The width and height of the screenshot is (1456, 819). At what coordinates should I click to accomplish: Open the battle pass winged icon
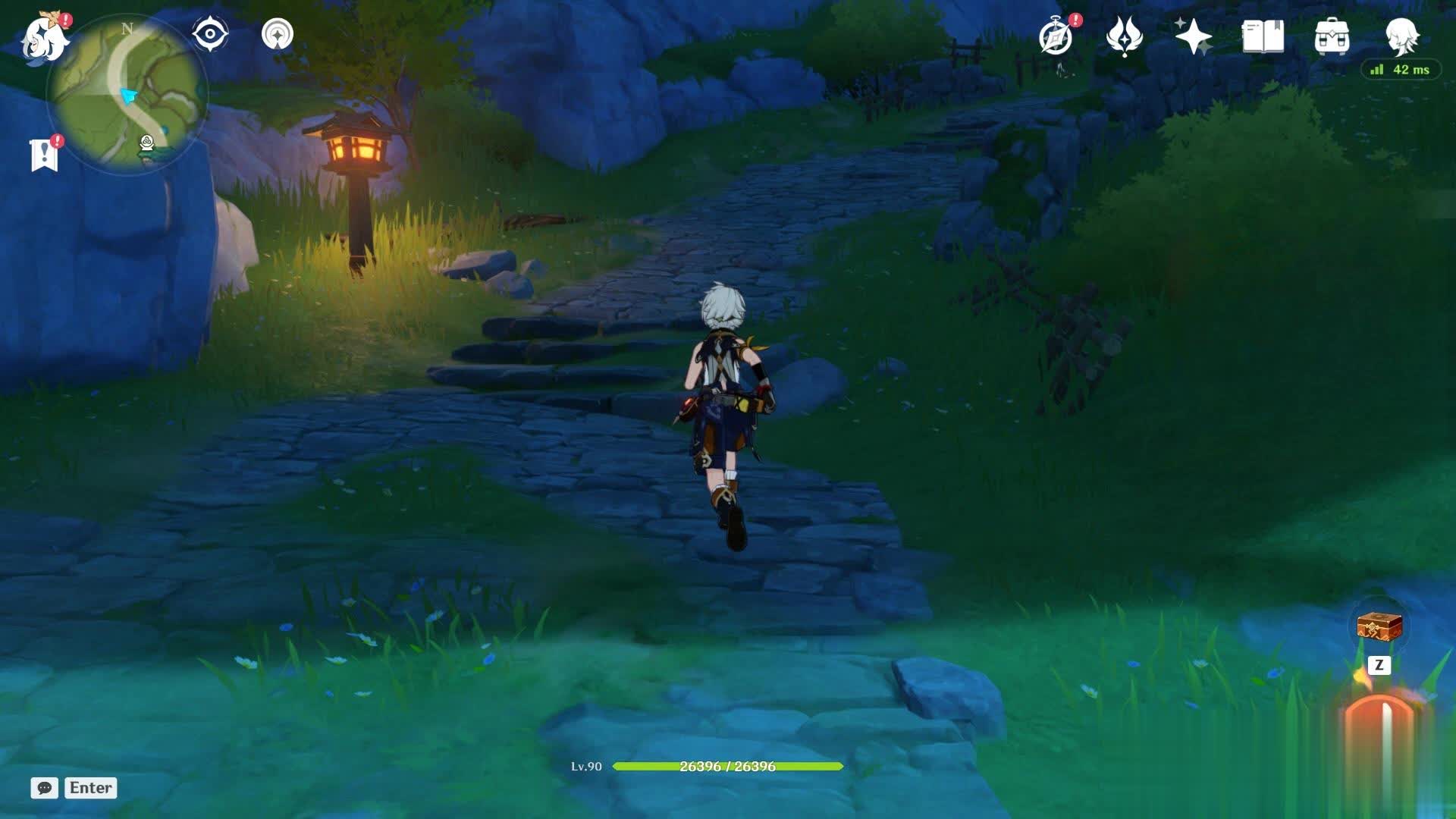coord(1124,36)
